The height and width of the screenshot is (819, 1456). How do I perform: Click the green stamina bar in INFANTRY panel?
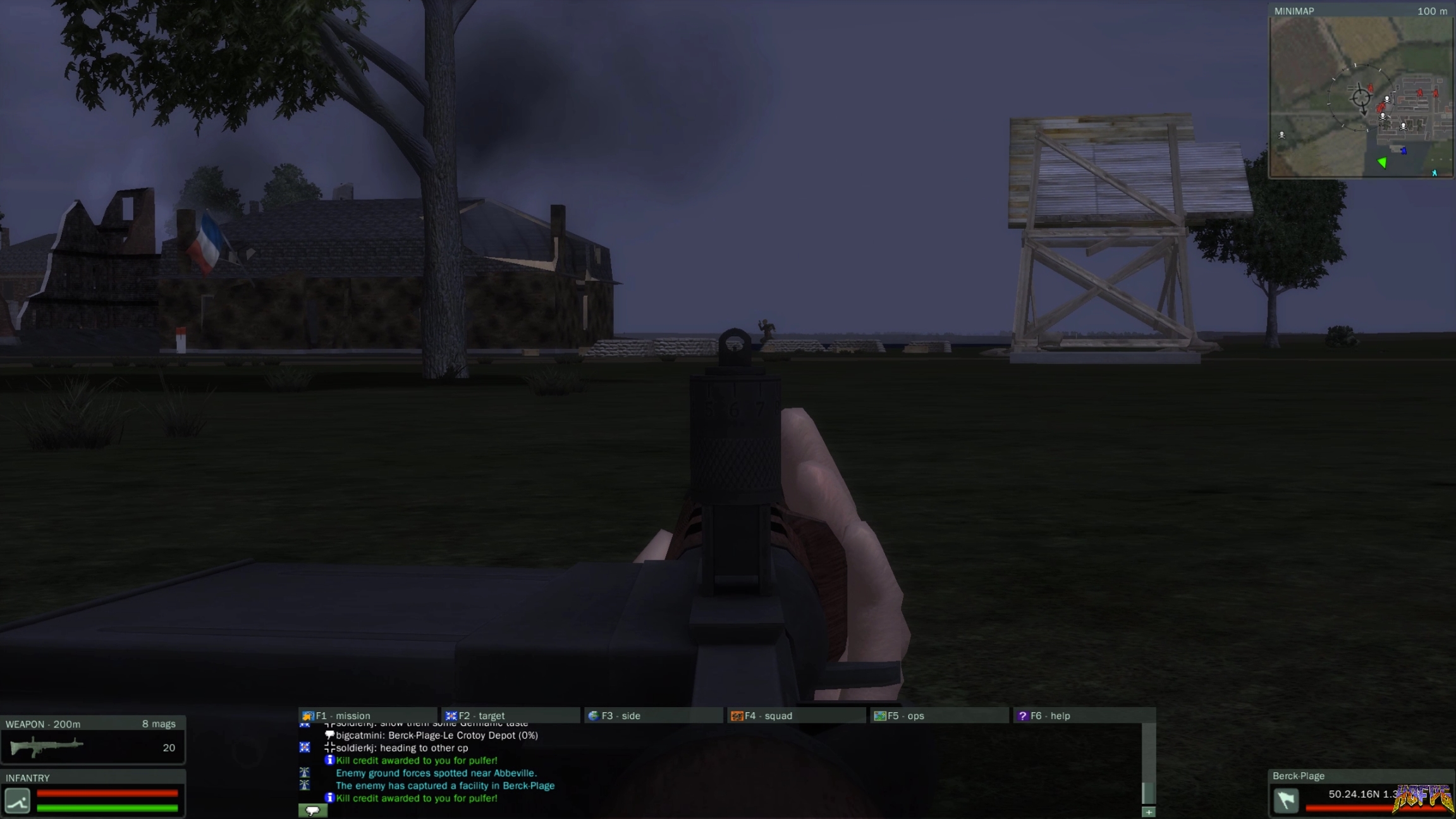click(107, 807)
